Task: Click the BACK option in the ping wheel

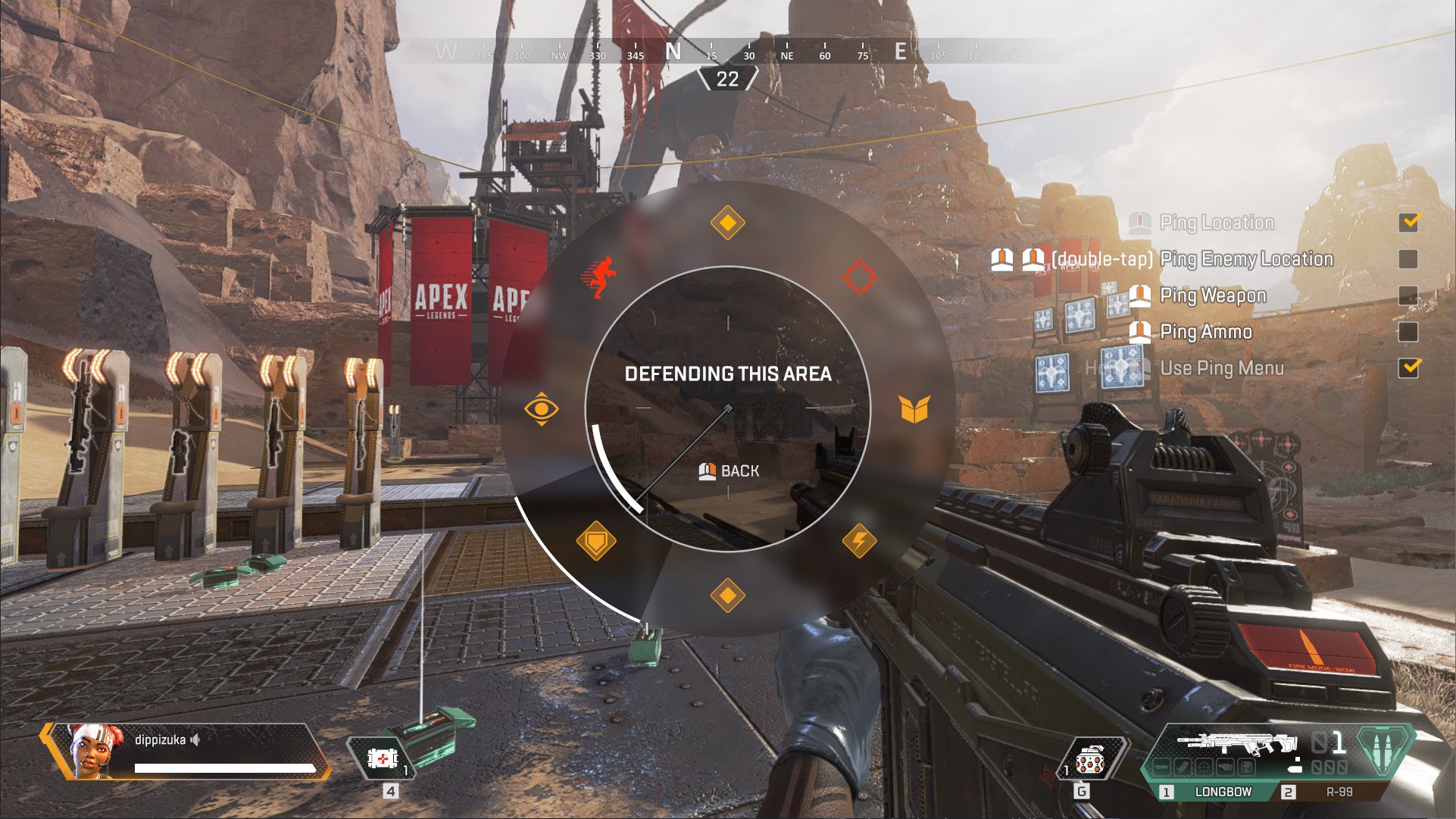Action: click(728, 470)
